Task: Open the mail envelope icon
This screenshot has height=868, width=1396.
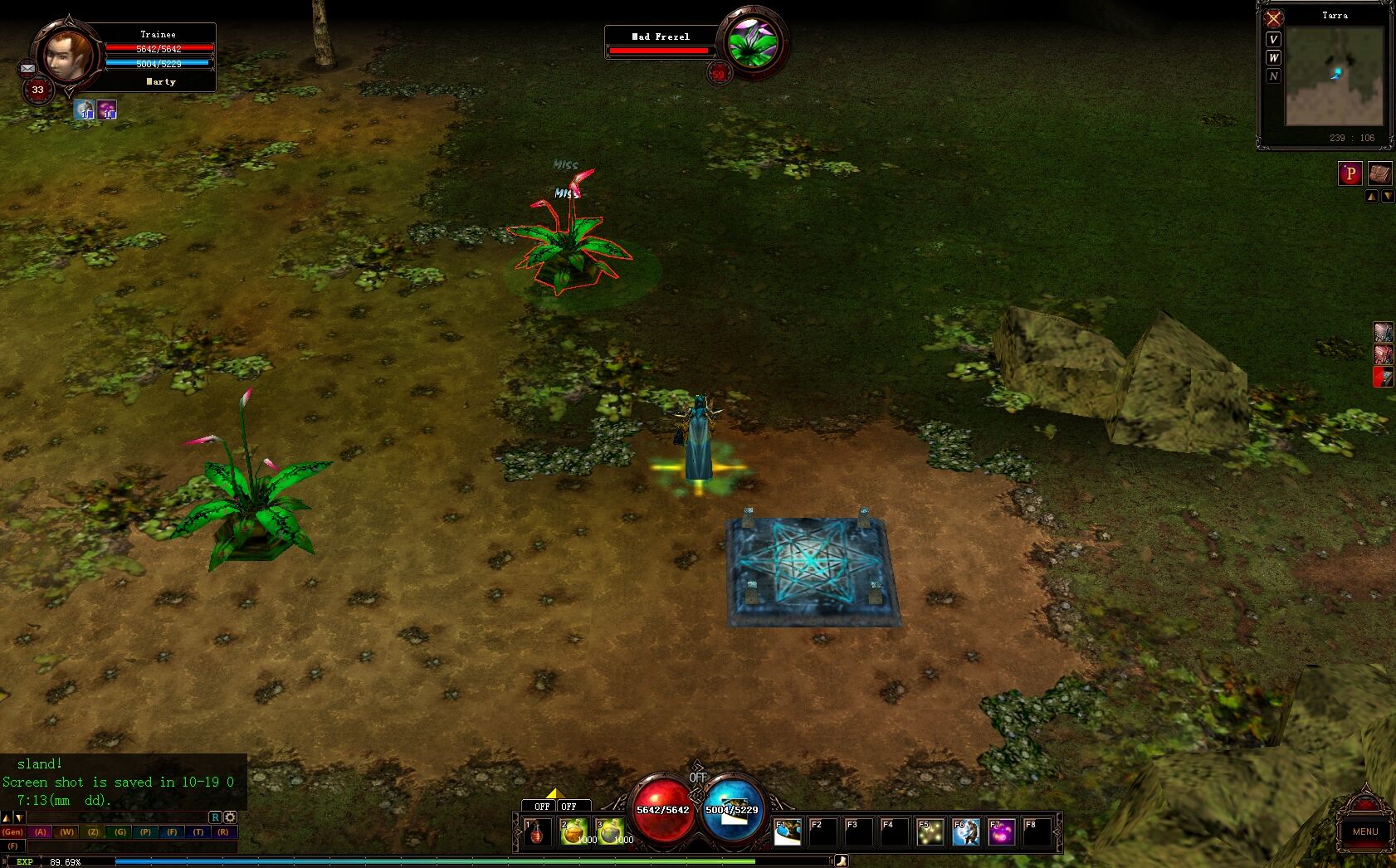Action: 27,69
